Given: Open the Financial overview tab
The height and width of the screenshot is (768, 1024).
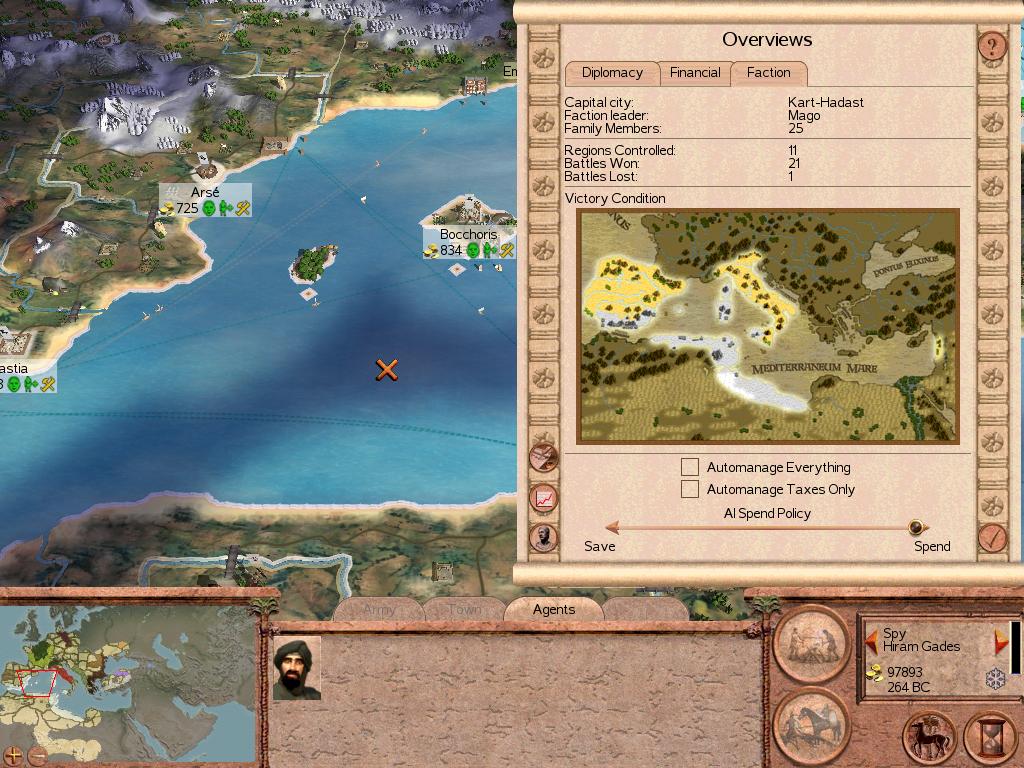Looking at the screenshot, I should tap(695, 73).
